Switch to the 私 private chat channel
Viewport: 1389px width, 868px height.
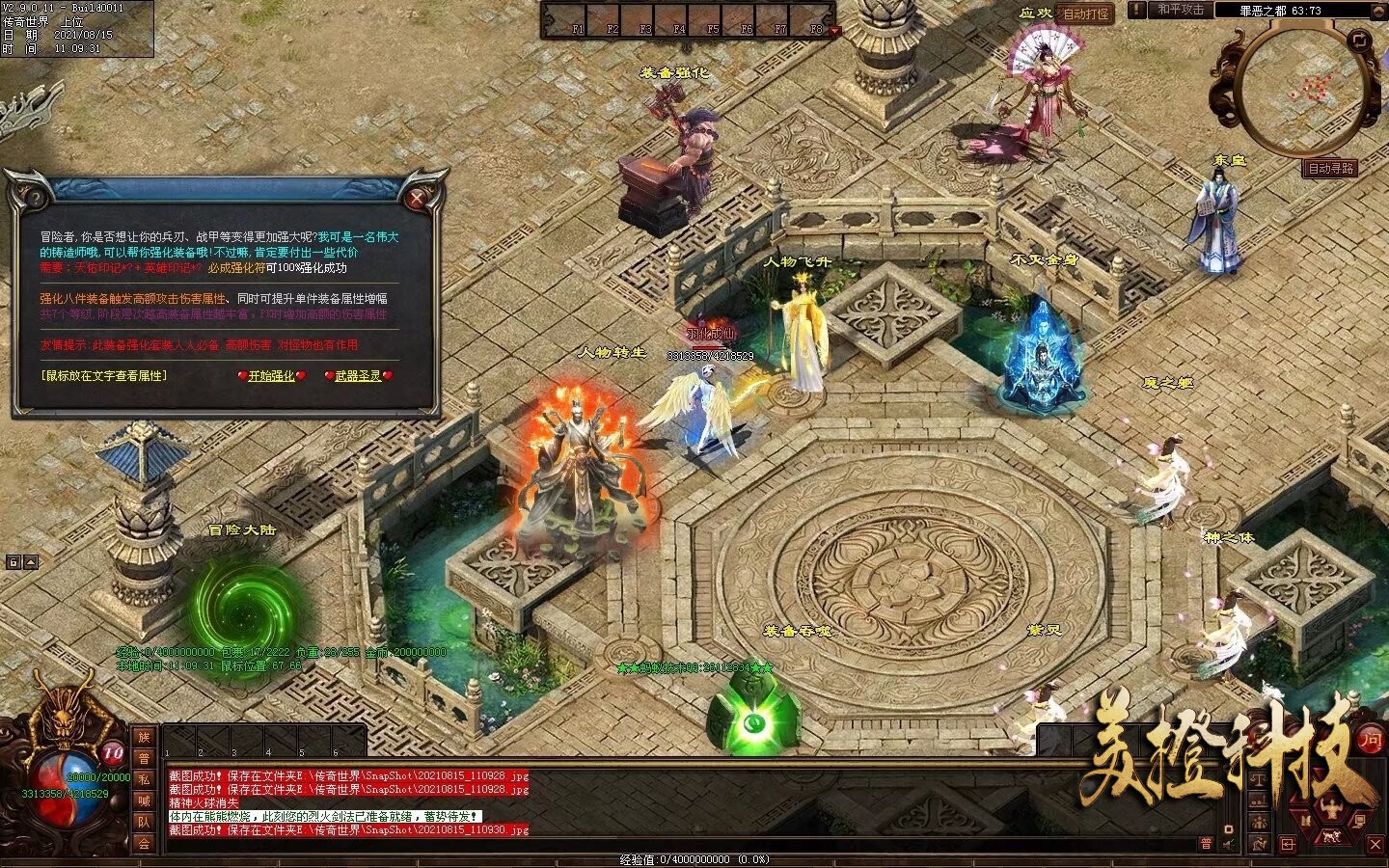[x=144, y=779]
